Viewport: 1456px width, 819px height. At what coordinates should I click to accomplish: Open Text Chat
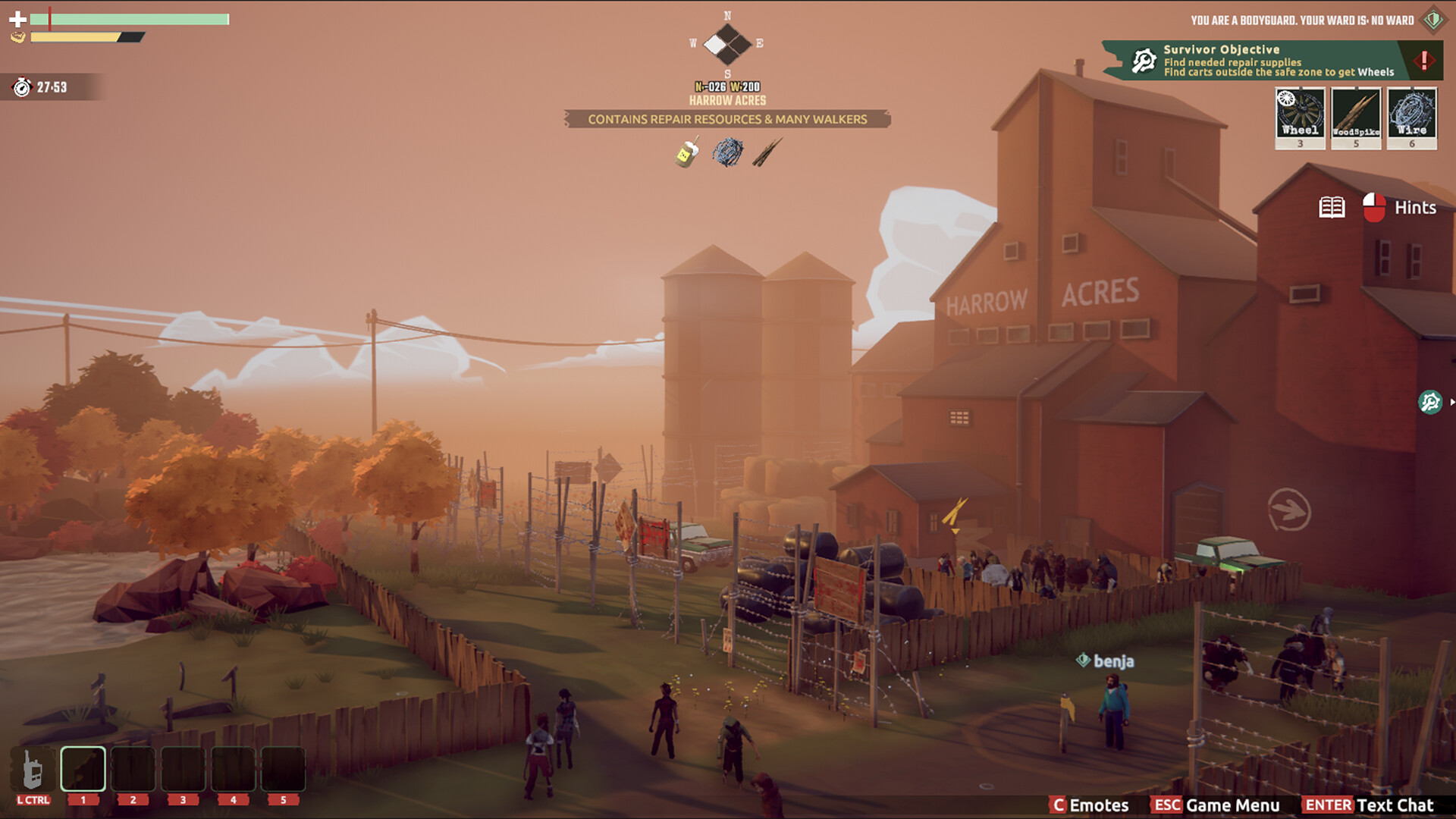(x=1369, y=805)
